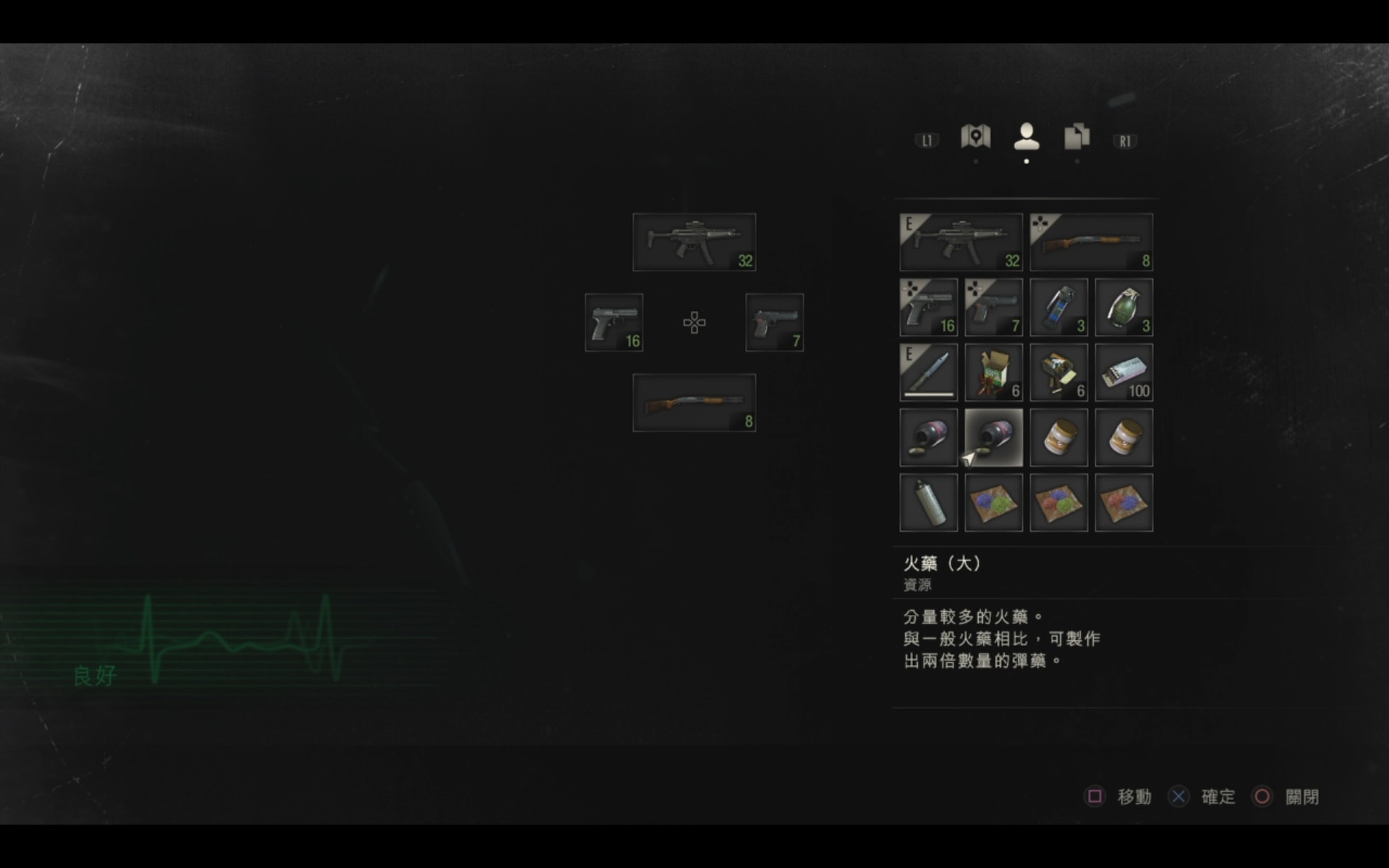Select the ammo box showing 100 rounds
The image size is (1389, 868).
[x=1123, y=373]
